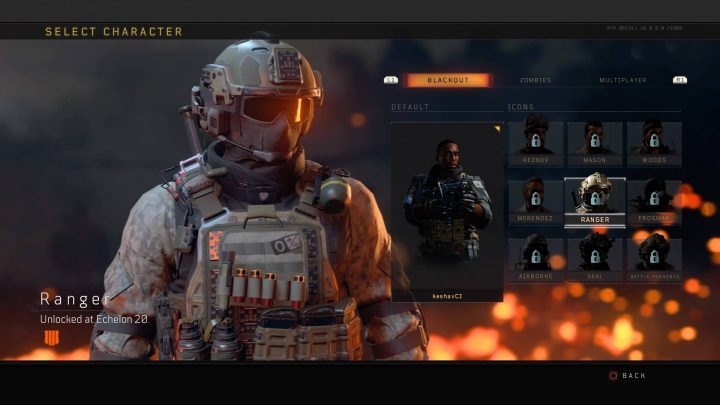
Task: Pick the Battle Hardened character tile
Action: pos(654,258)
